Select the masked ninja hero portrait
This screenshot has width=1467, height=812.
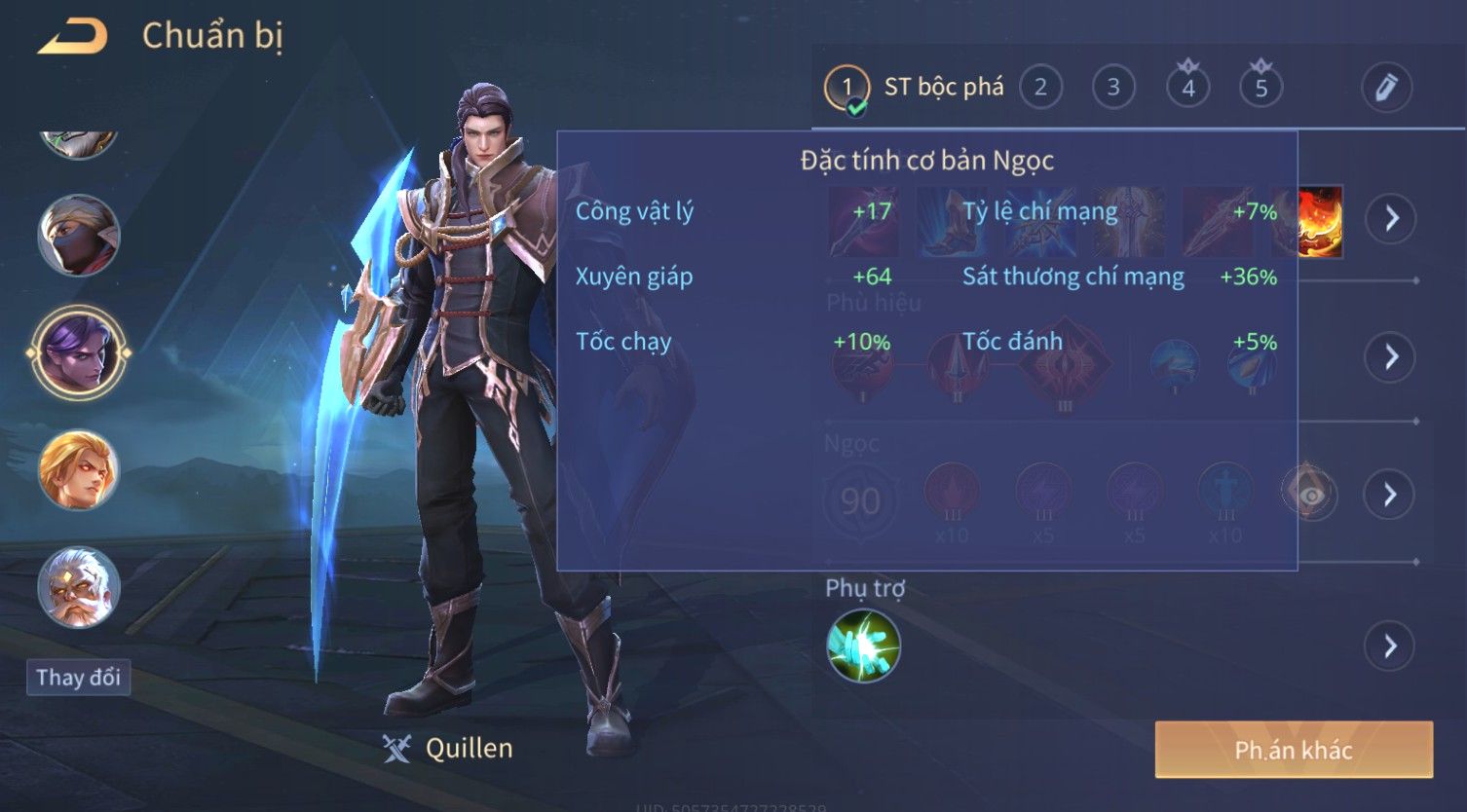coord(79,235)
